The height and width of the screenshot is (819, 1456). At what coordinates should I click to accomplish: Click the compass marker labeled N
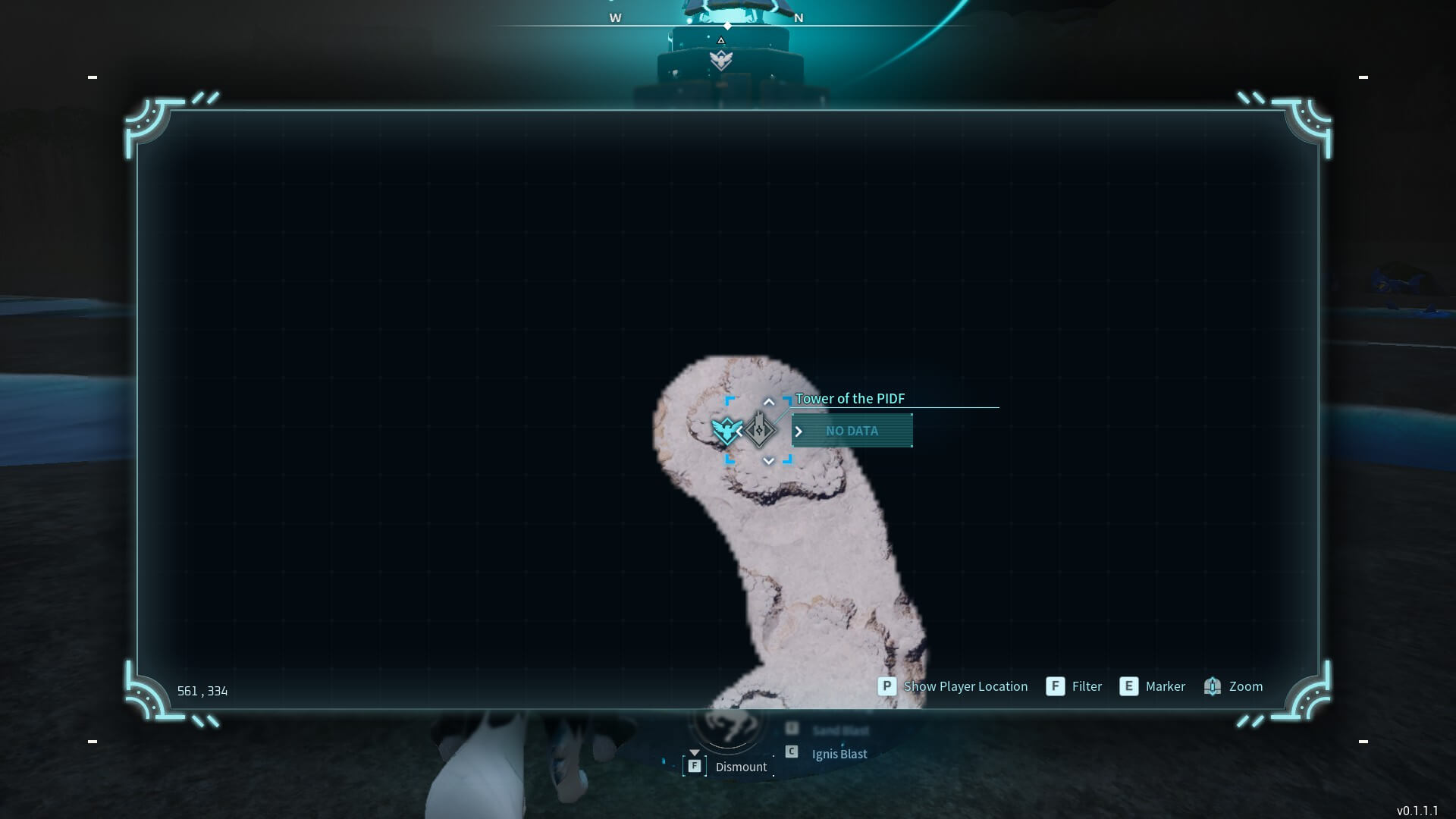[797, 17]
